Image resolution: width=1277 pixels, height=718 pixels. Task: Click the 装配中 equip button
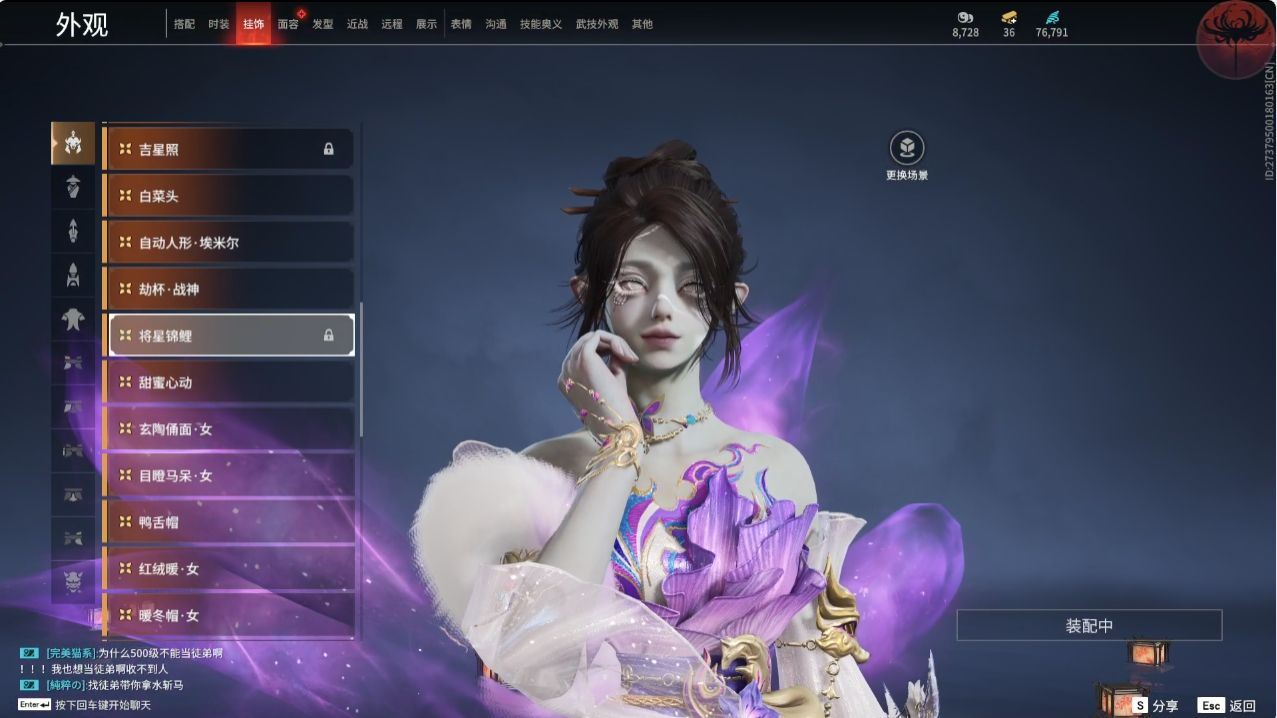(1089, 626)
